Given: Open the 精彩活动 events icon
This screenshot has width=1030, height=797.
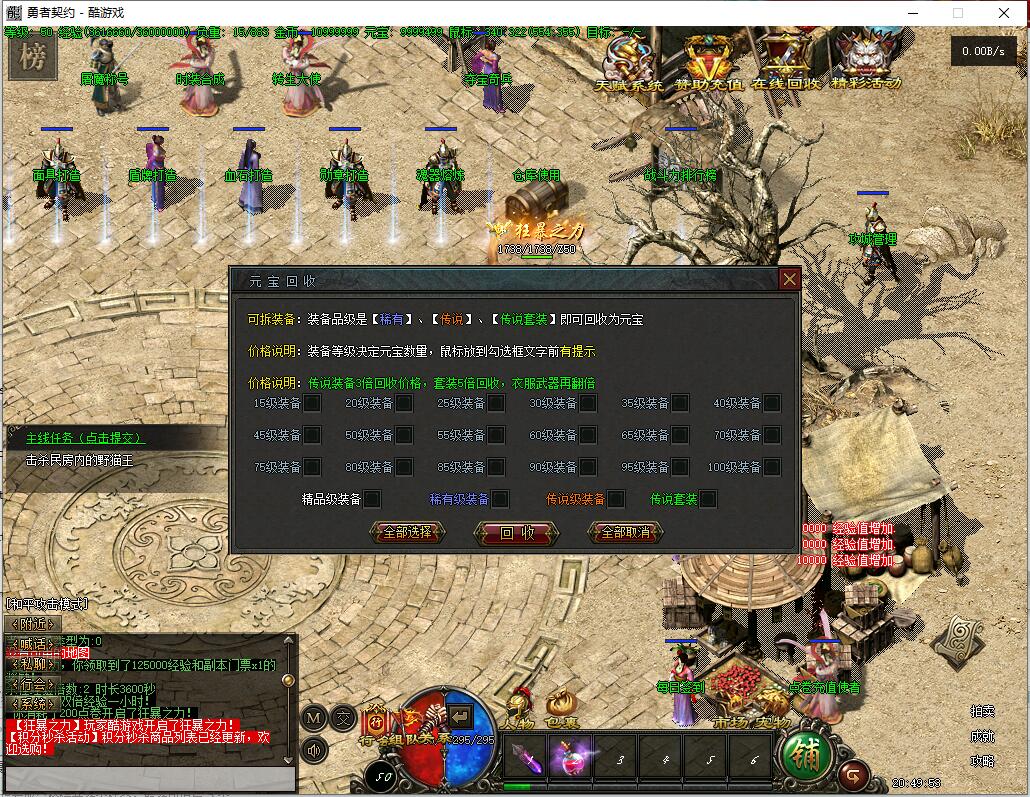Looking at the screenshot, I should pyautogui.click(x=866, y=60).
